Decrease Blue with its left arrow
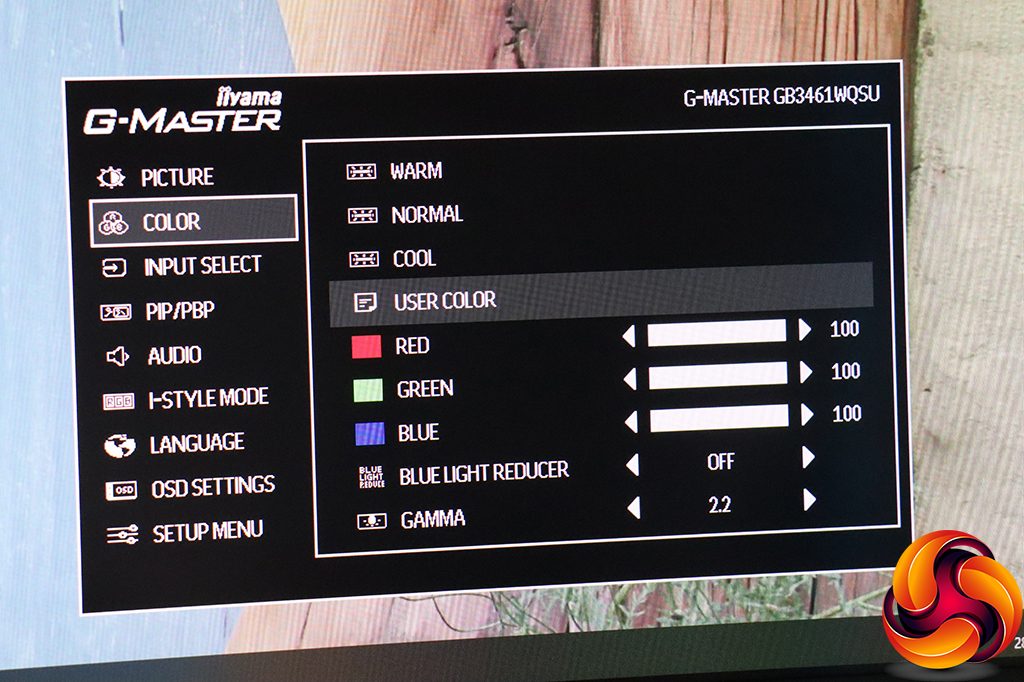1024x682 pixels. 629,420
